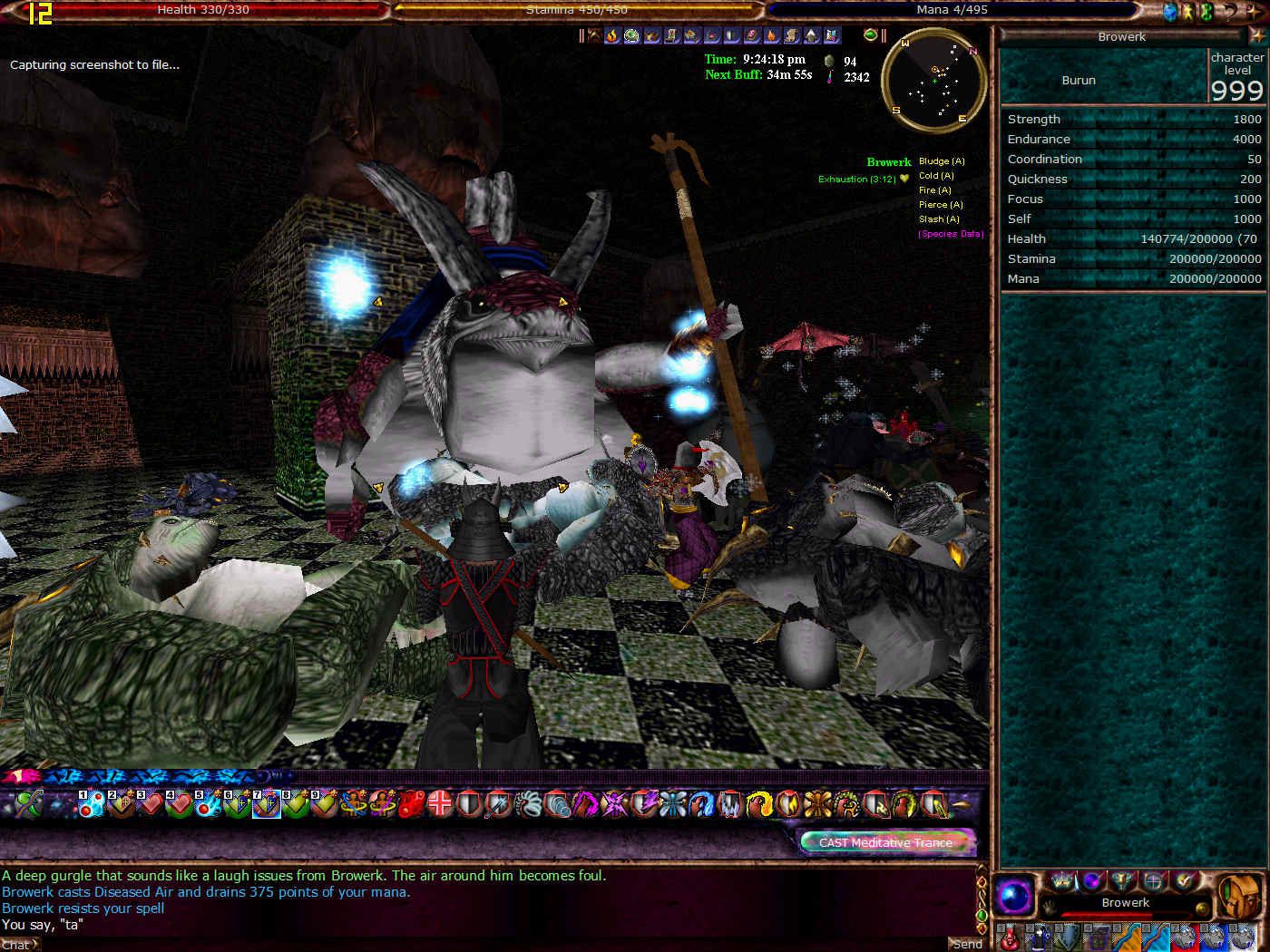
Task: Click the flame icon in plugin bar
Action: [612, 35]
